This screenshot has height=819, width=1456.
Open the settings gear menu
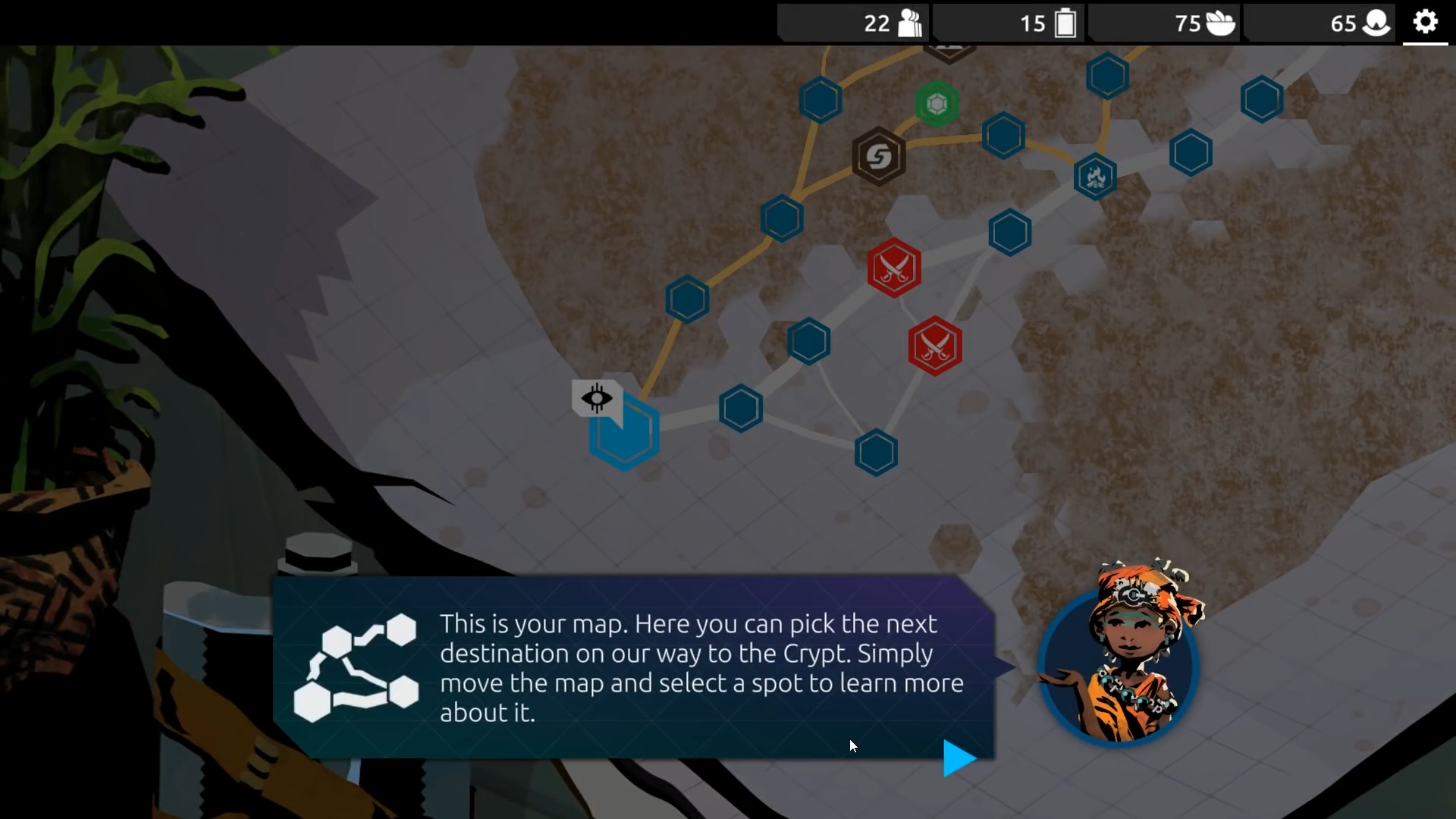click(x=1425, y=22)
